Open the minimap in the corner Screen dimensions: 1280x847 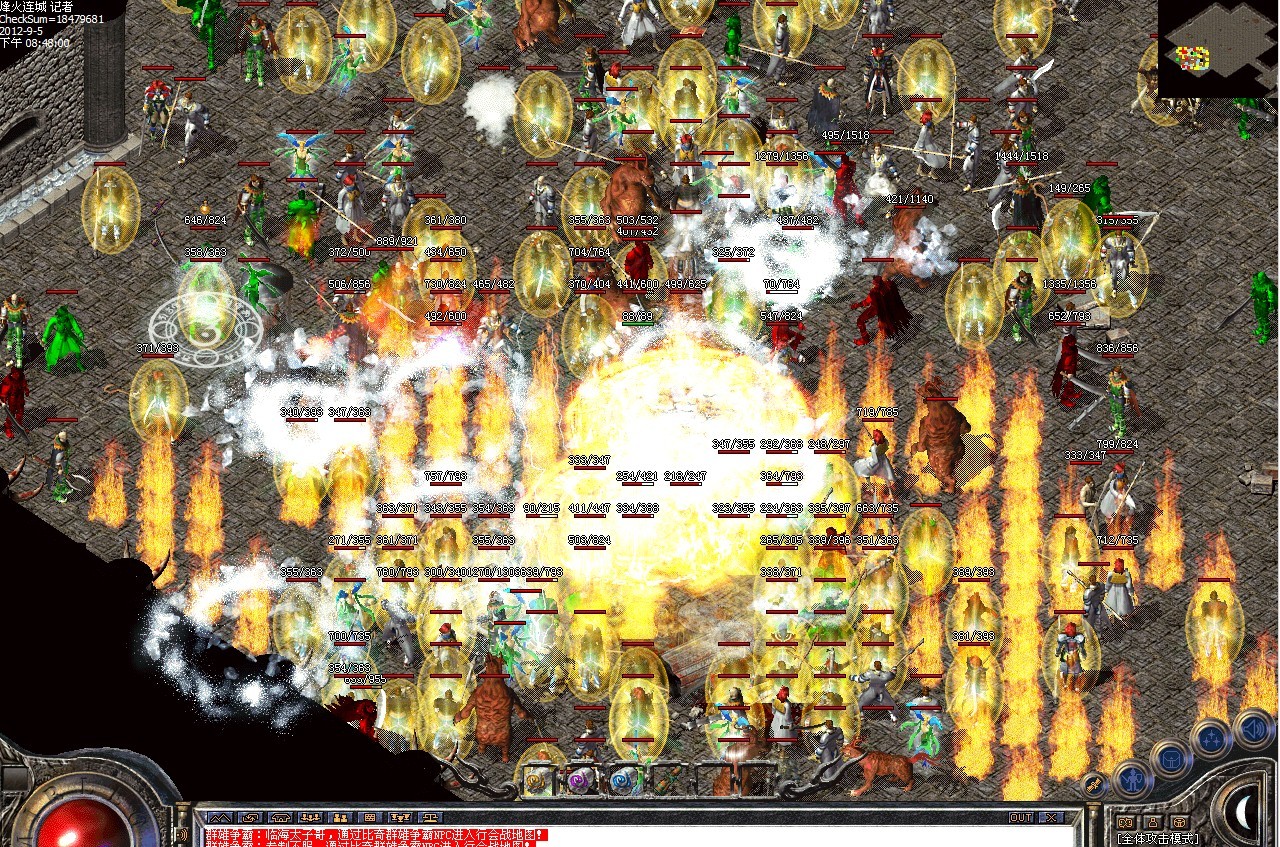(x=1218, y=48)
